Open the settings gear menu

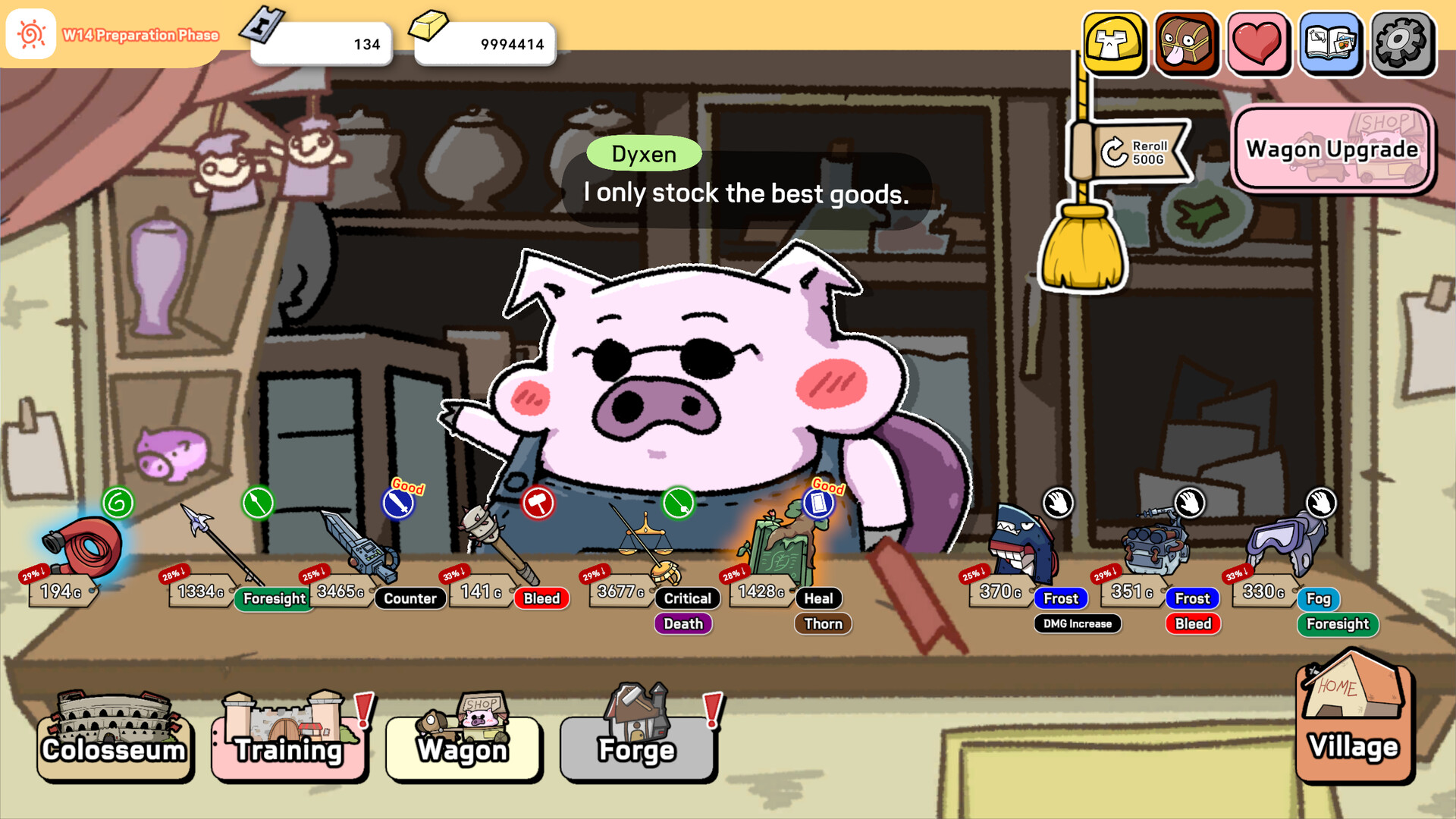(1402, 43)
